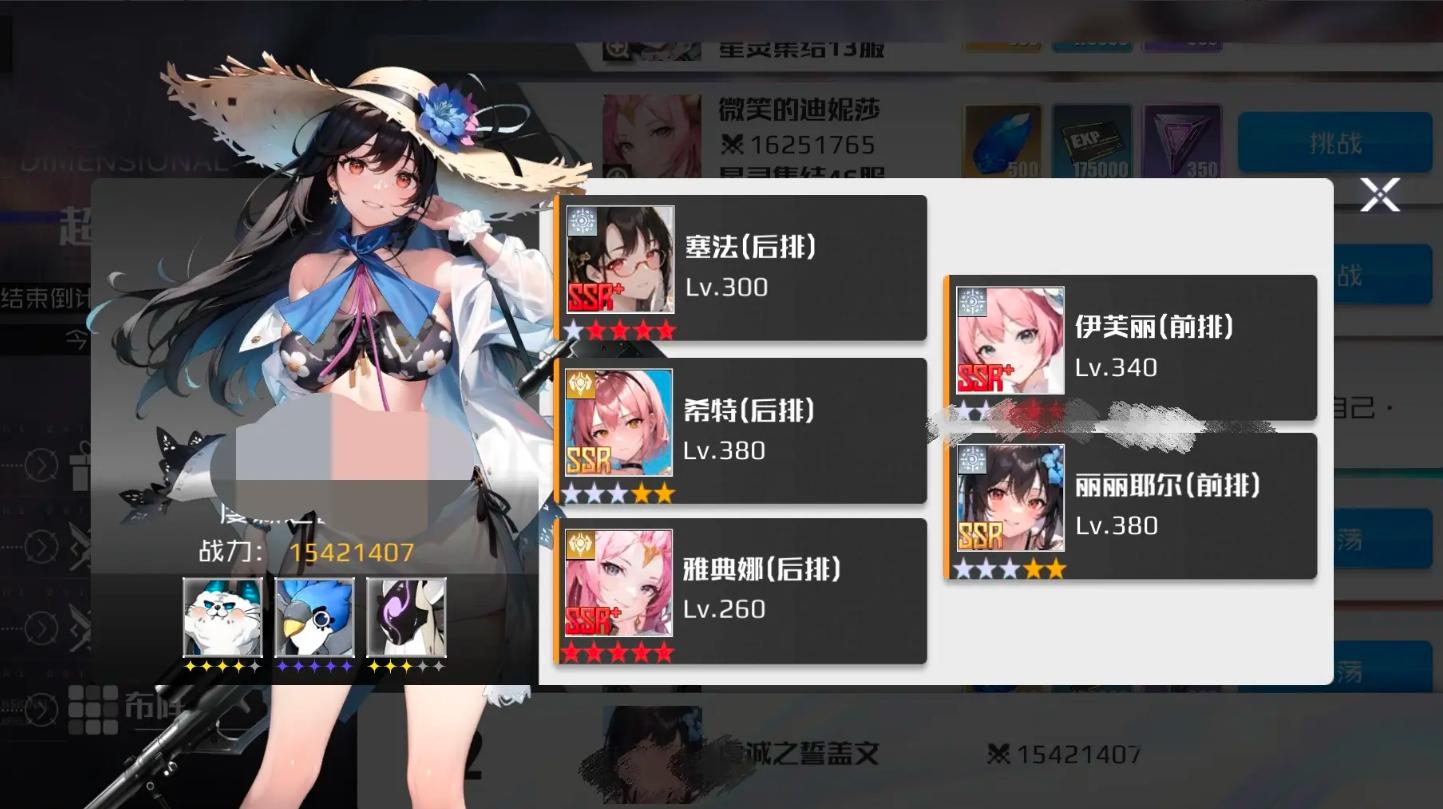Select the 塞法 character portrait
1443x809 pixels.
point(620,258)
